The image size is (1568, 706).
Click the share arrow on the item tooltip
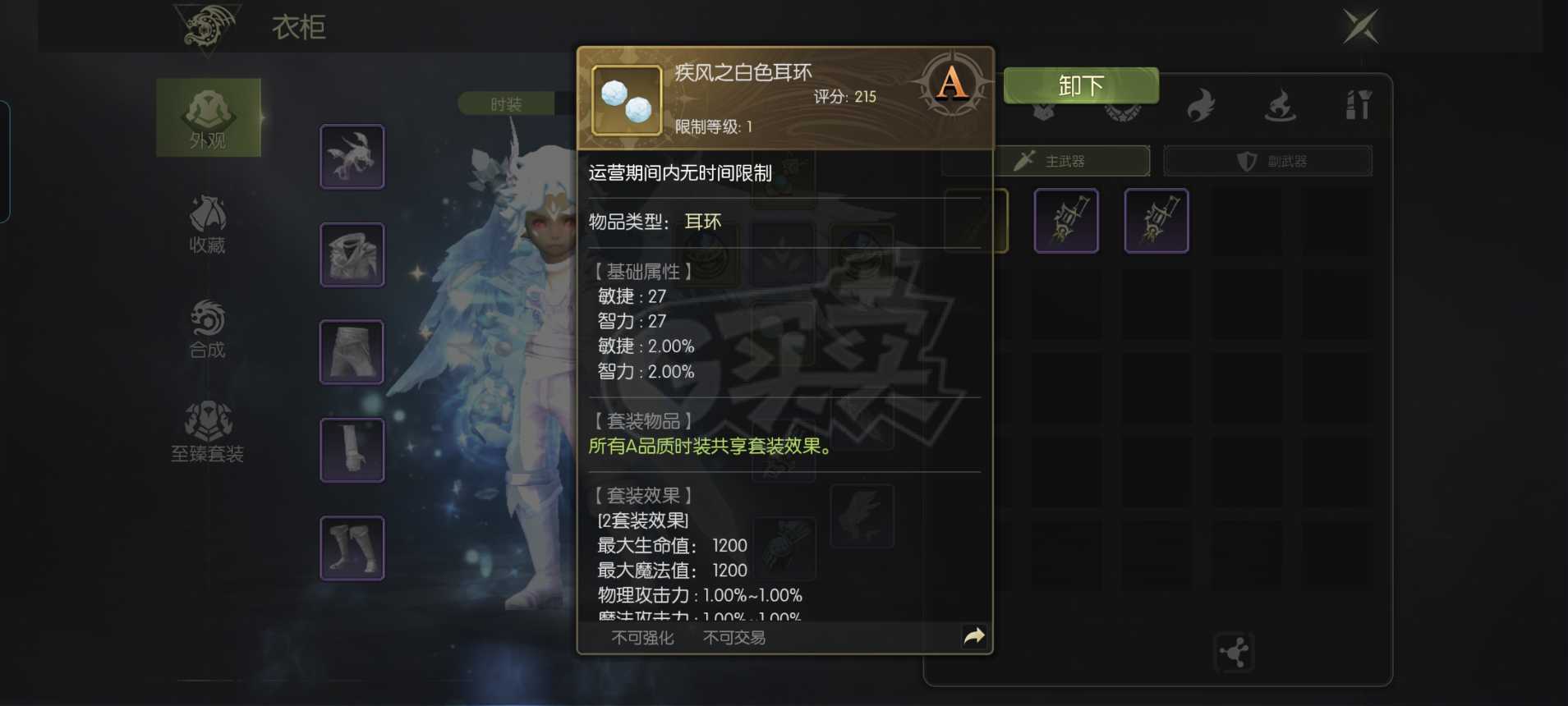pos(975,635)
